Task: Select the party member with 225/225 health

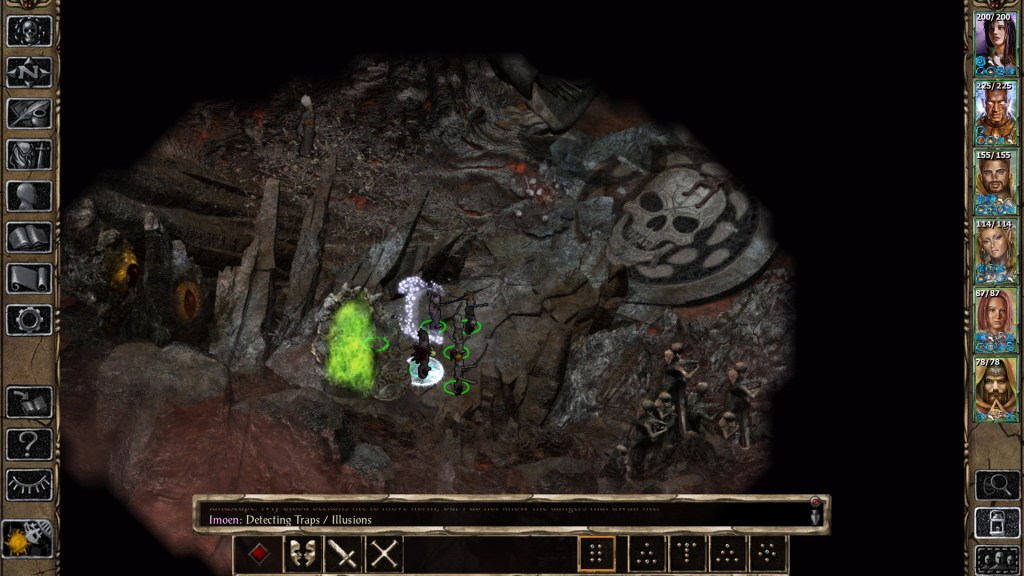Action: [996, 113]
